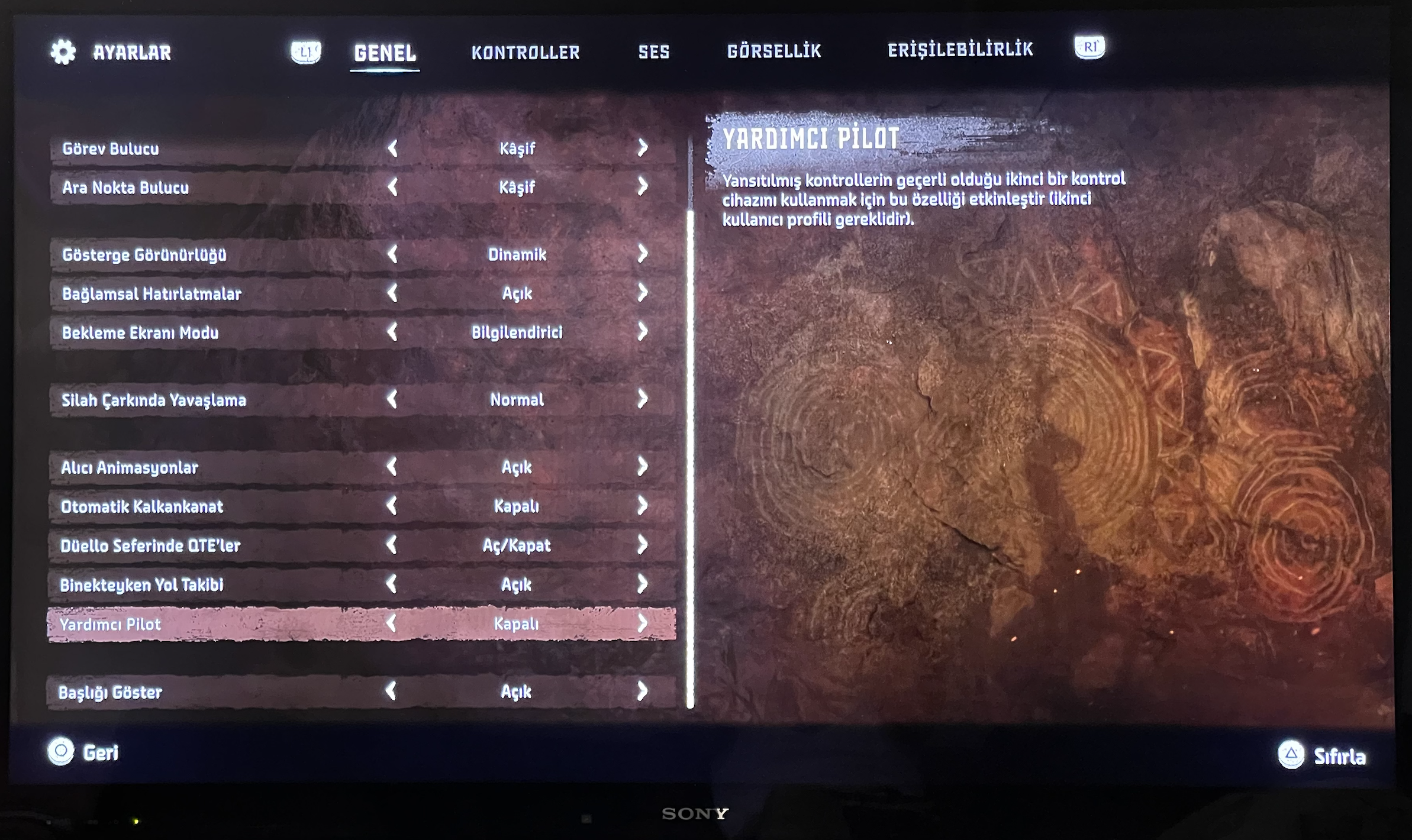
Task: Select the Görsellik tab
Action: tap(774, 51)
